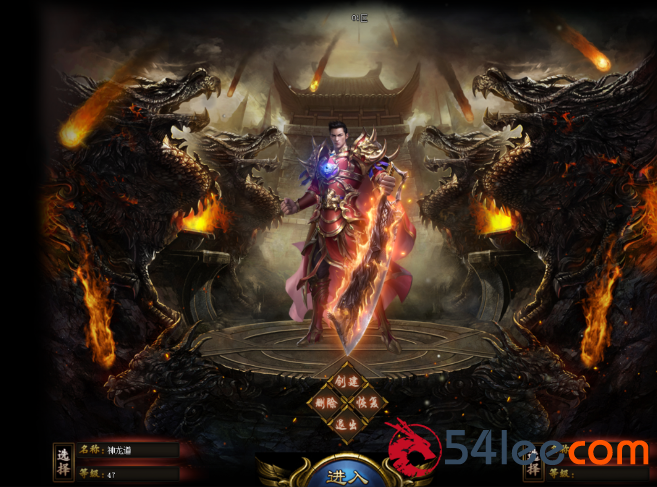Enter the game with the 进入 button
This screenshot has height=487, width=657.
click(346, 475)
